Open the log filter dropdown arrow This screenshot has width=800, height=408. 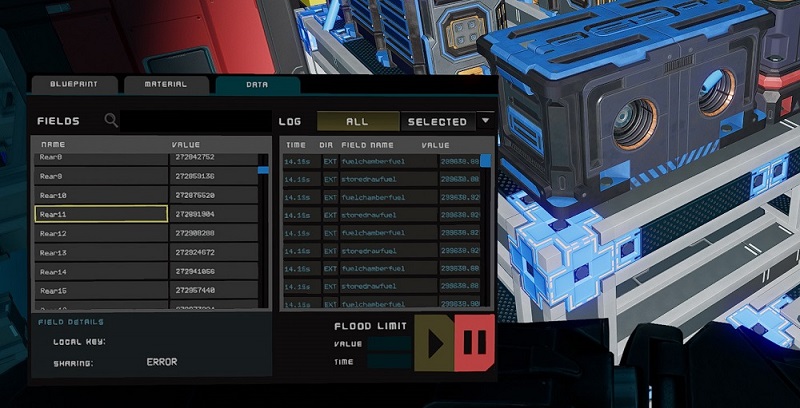(x=485, y=121)
